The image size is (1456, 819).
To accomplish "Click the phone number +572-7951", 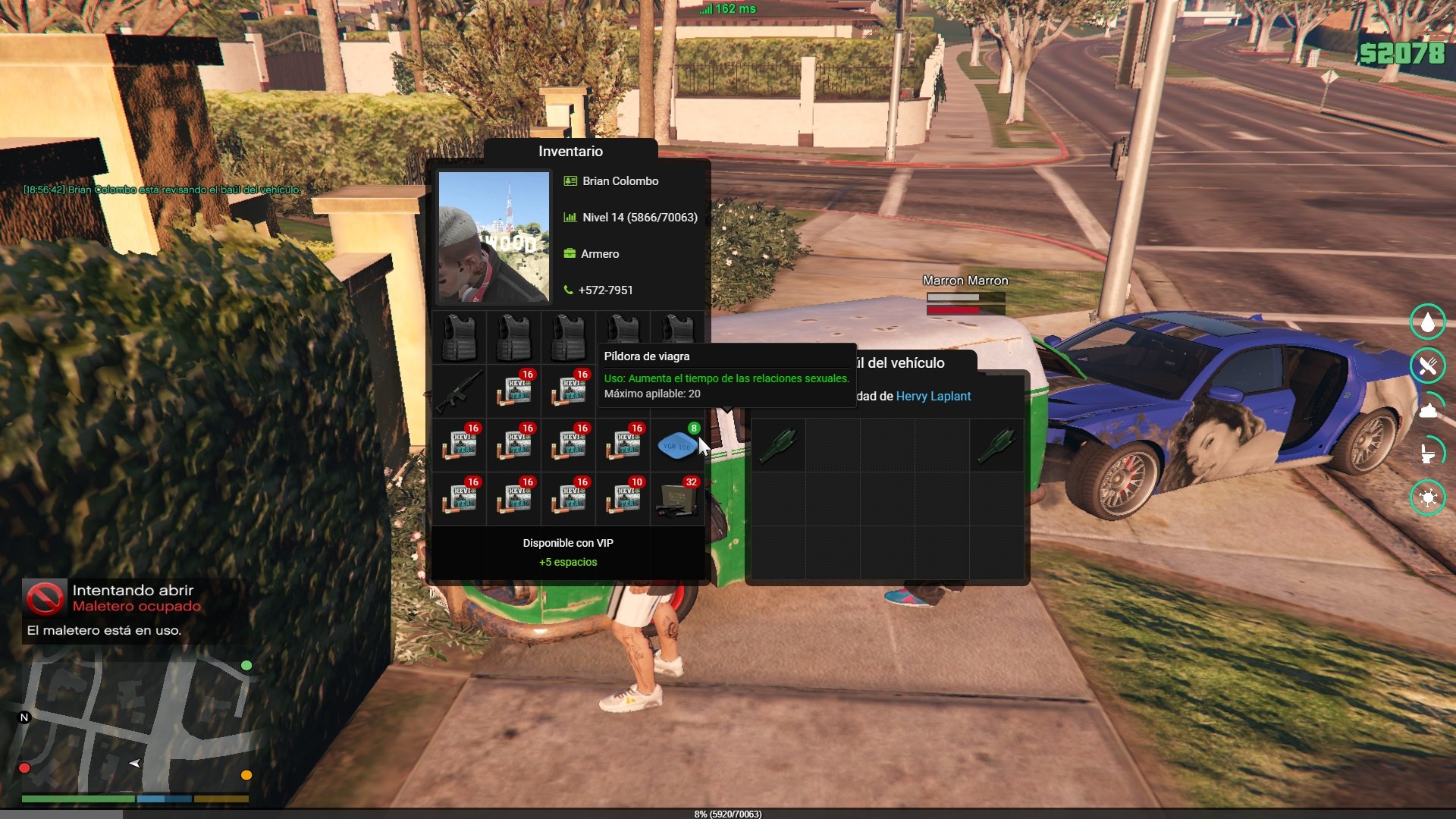I will (x=605, y=290).
